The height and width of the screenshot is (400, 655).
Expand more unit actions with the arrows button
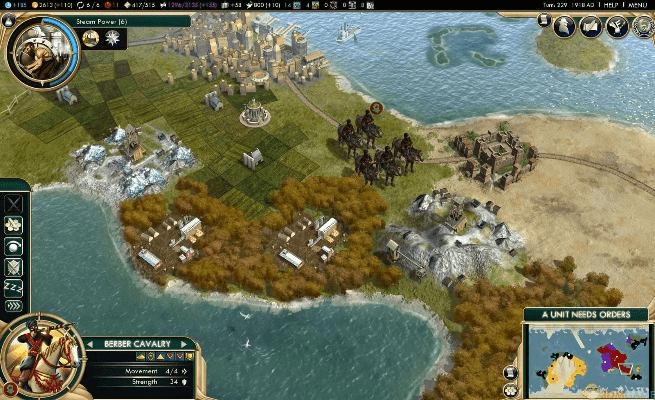point(14,306)
